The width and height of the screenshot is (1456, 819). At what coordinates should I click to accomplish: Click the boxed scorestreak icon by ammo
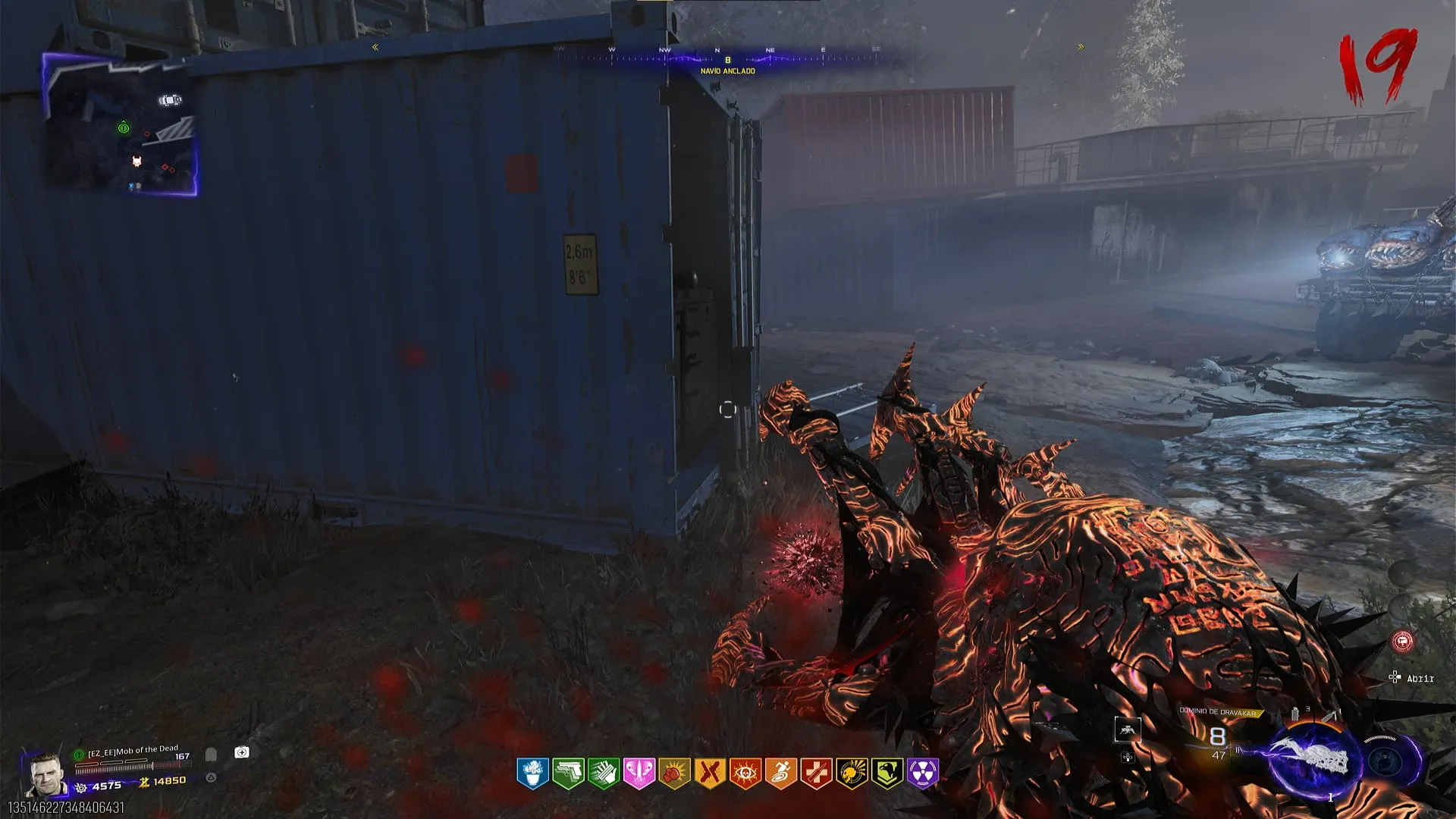click(x=1128, y=730)
